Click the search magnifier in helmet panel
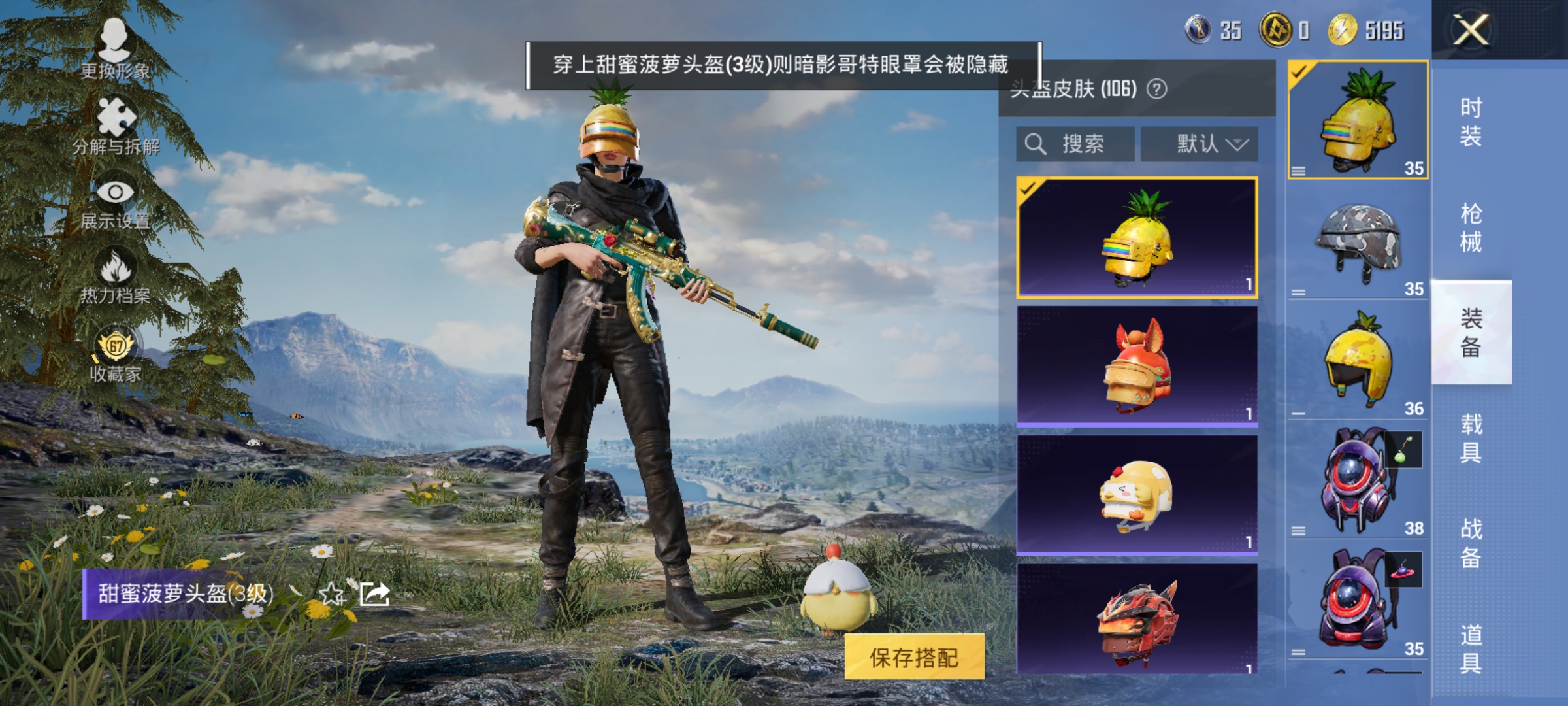The height and width of the screenshot is (706, 1568). point(1034,144)
